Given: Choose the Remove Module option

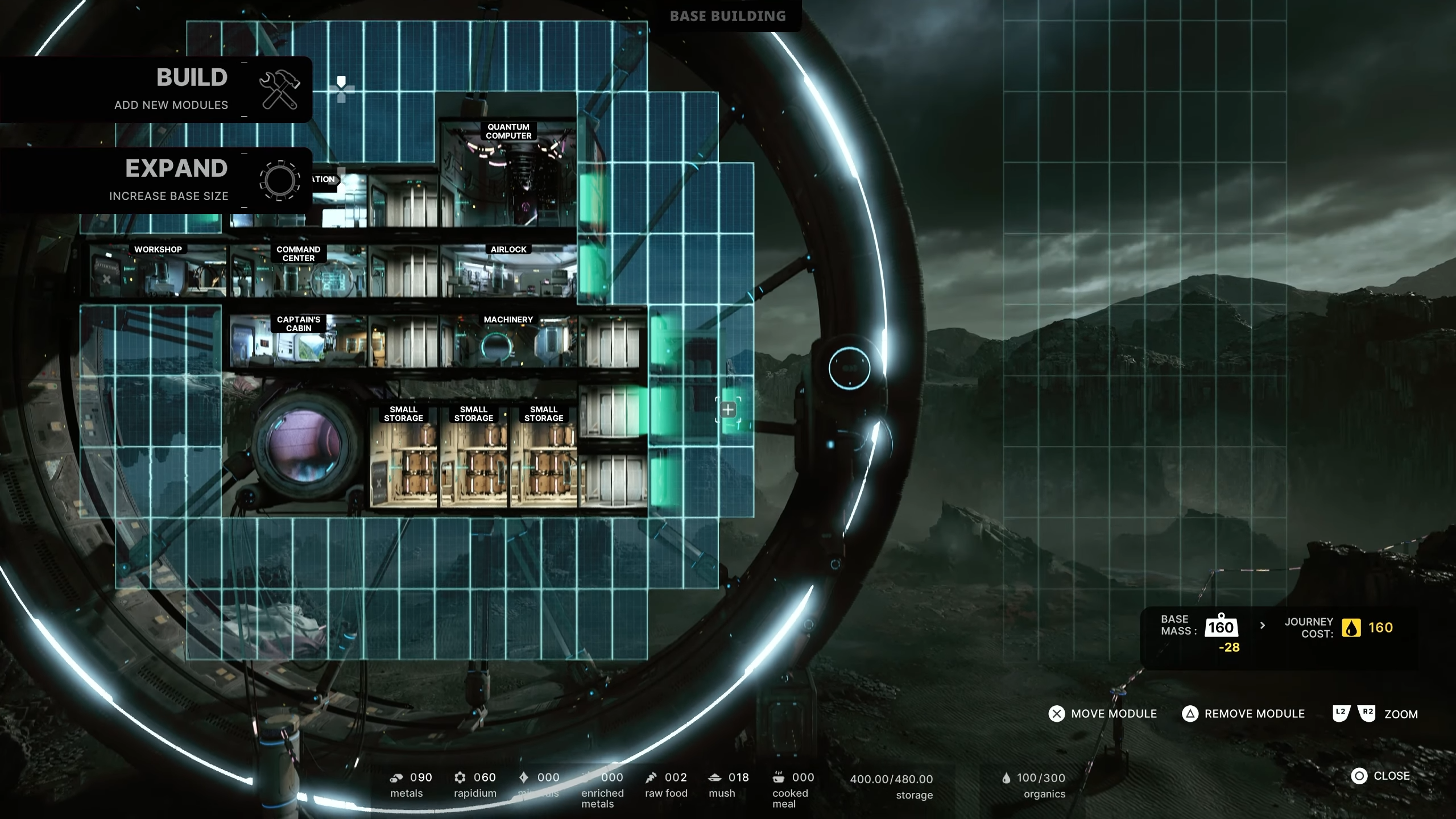Looking at the screenshot, I should pos(1243,714).
